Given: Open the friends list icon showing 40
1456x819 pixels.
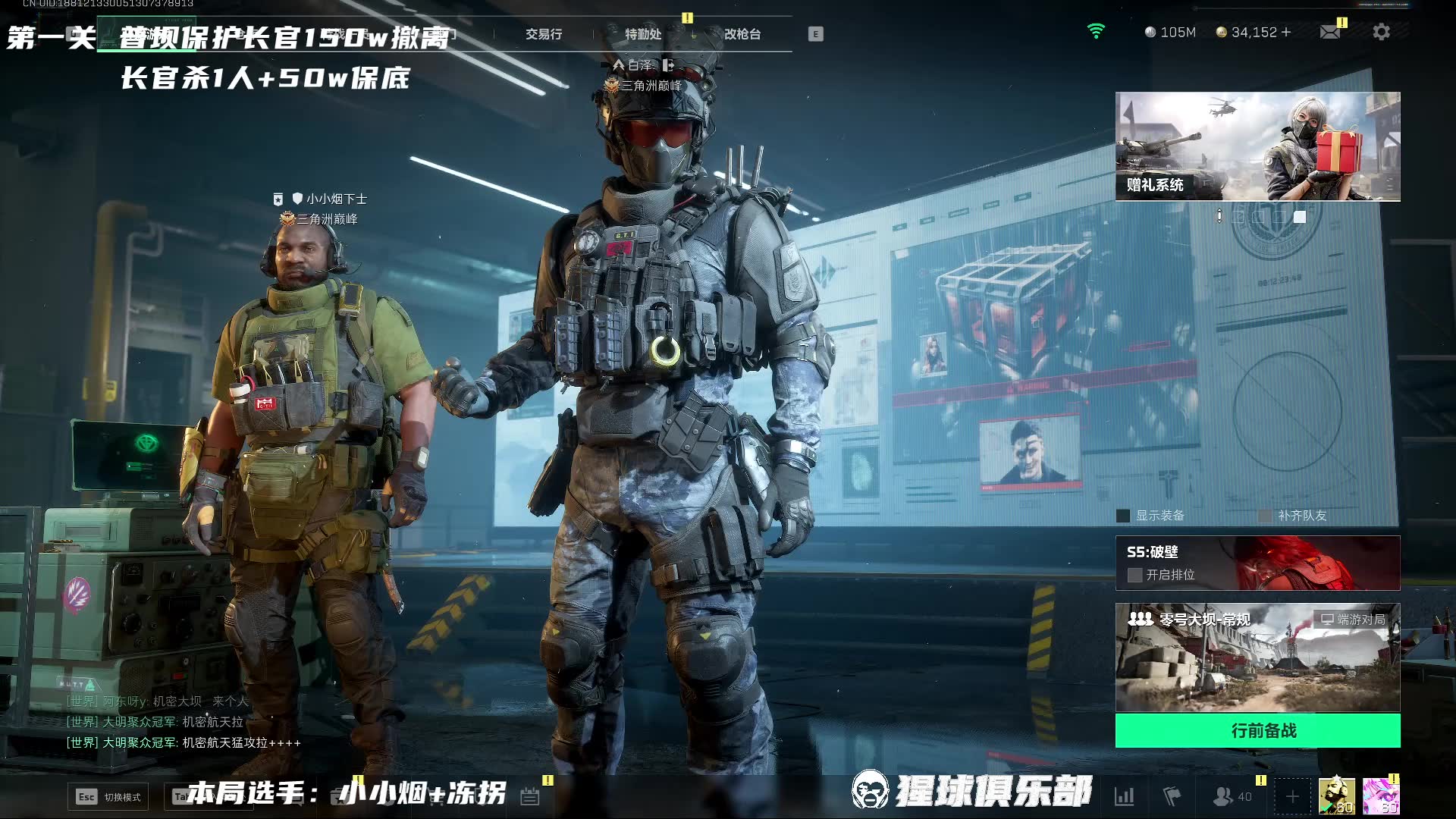Looking at the screenshot, I should pyautogui.click(x=1232, y=796).
